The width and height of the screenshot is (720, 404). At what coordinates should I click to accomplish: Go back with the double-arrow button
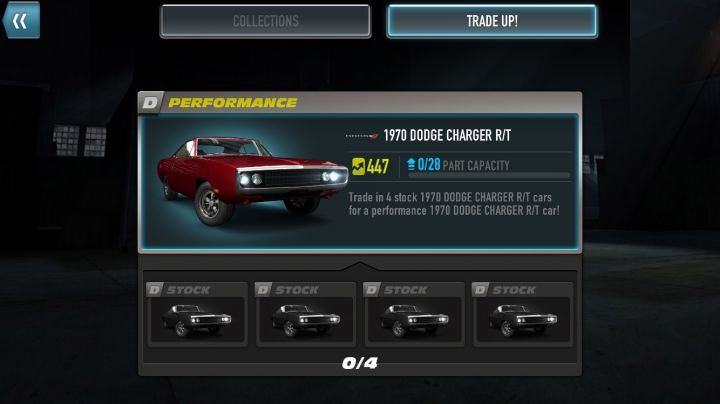tap(20, 20)
